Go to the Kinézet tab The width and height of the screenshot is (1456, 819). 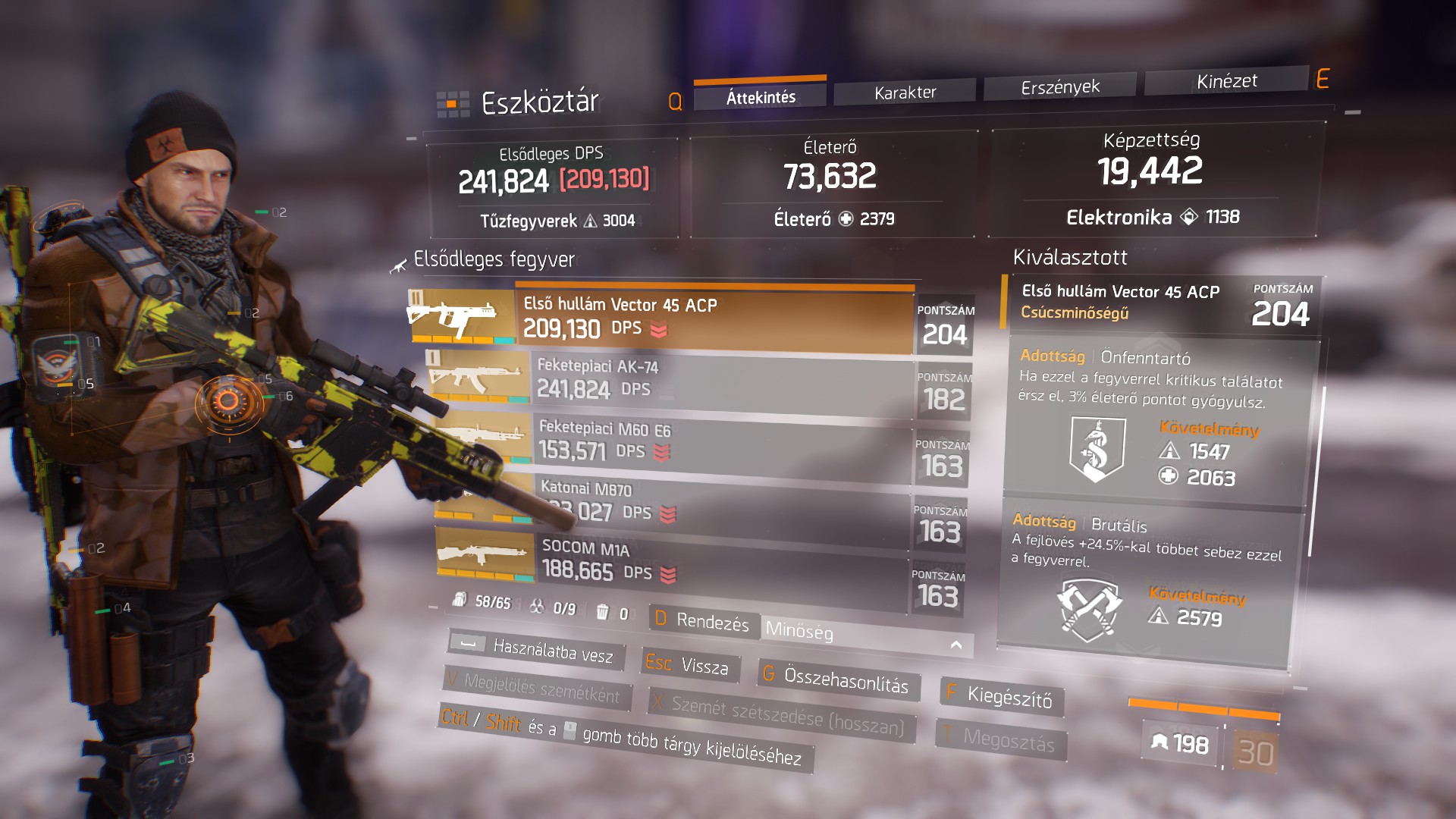(x=1226, y=81)
